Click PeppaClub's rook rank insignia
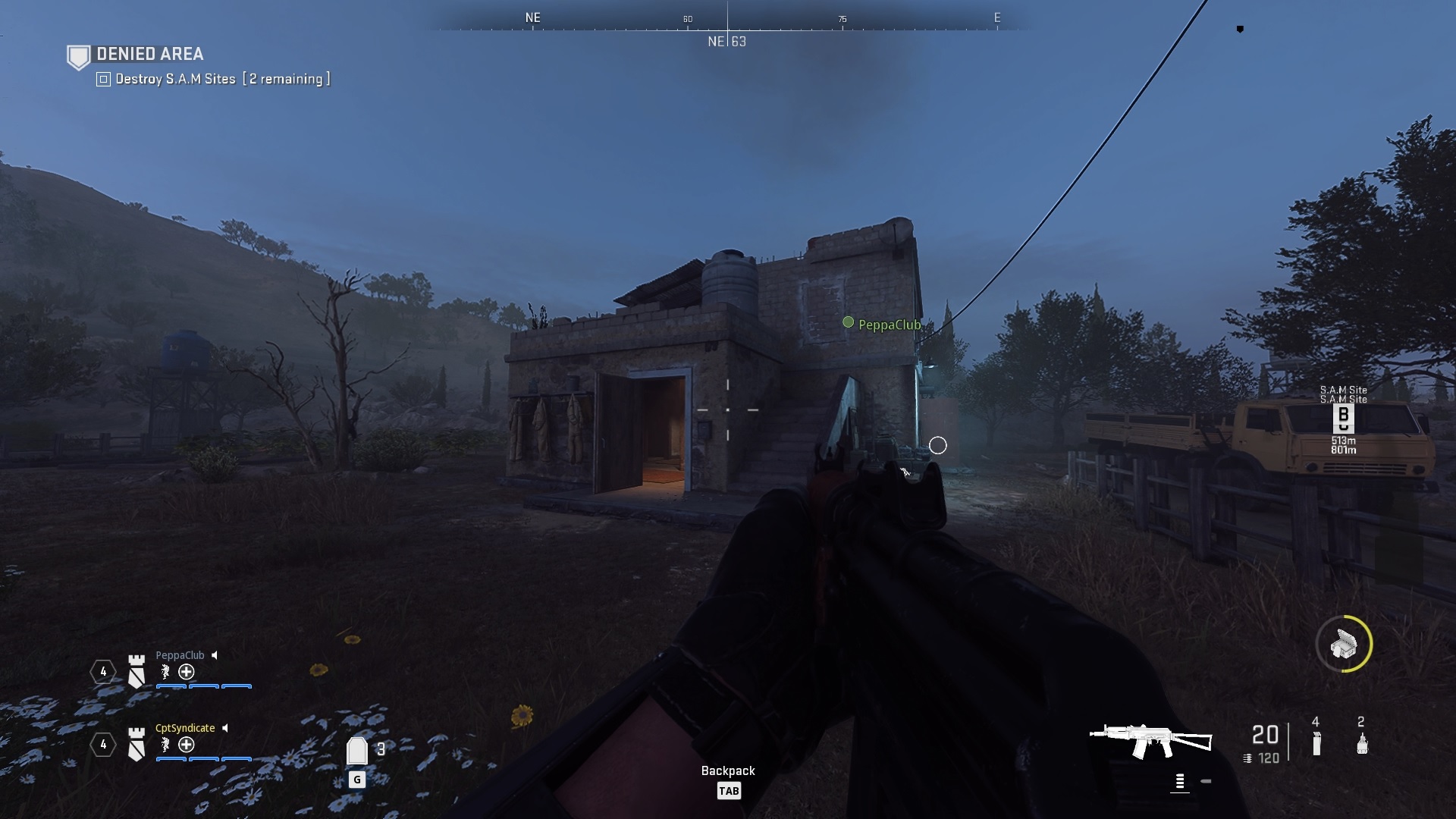Screen dimensions: 1456x819 click(136, 670)
